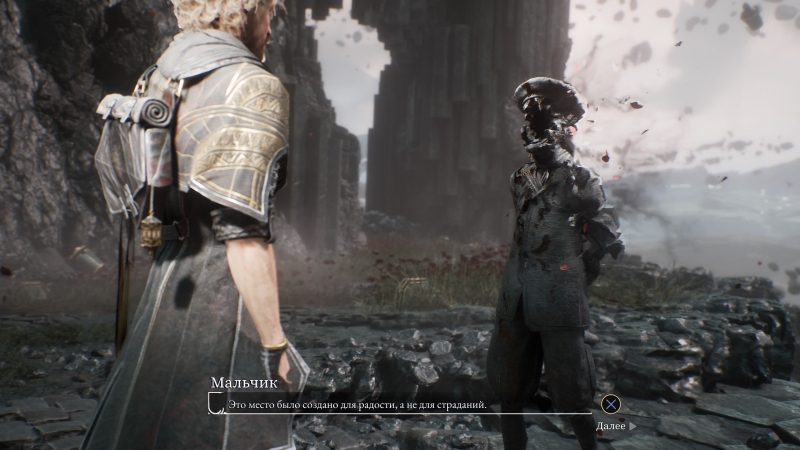Screen dimensions: 800x450
Task: Continue the dialogue with Далее
Action: click(x=613, y=425)
